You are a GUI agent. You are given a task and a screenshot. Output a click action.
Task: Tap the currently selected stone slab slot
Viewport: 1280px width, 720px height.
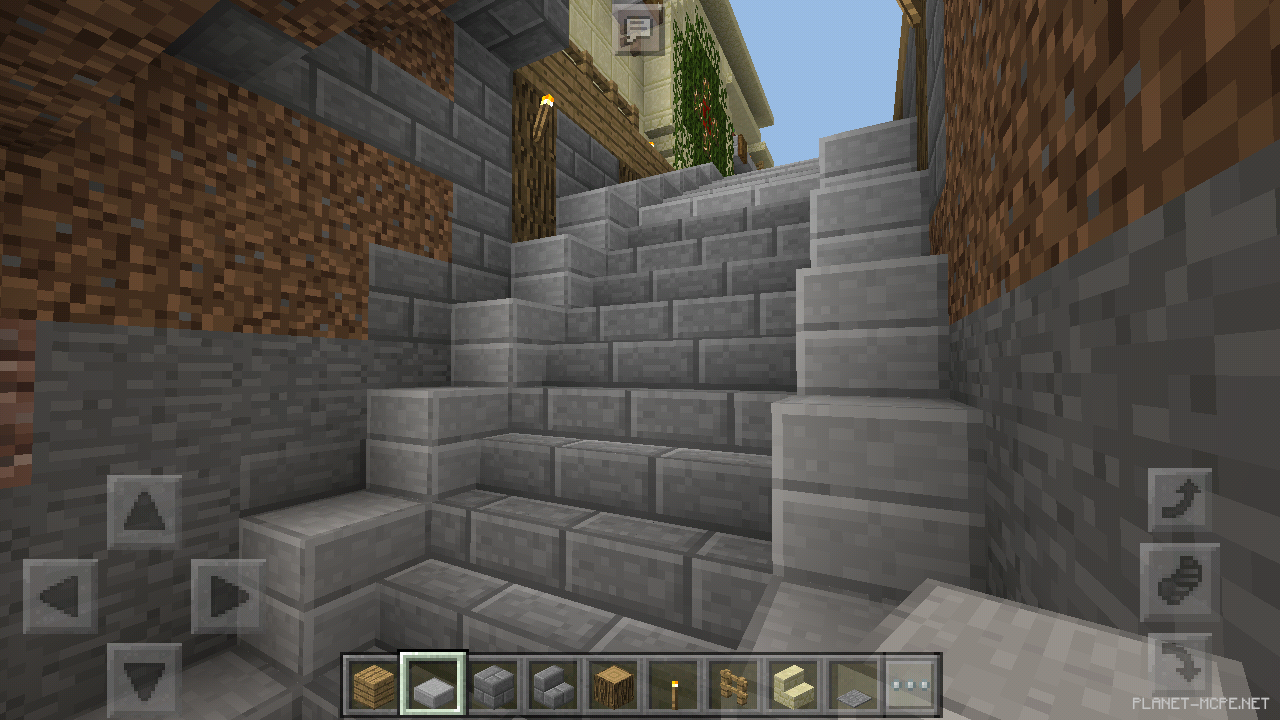[432, 682]
